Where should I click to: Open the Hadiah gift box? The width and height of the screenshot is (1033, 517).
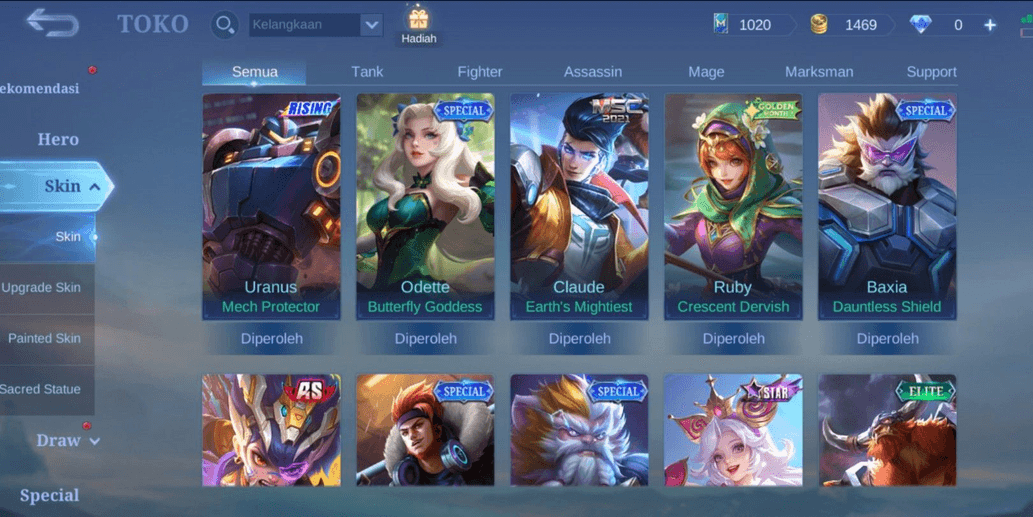tap(419, 25)
